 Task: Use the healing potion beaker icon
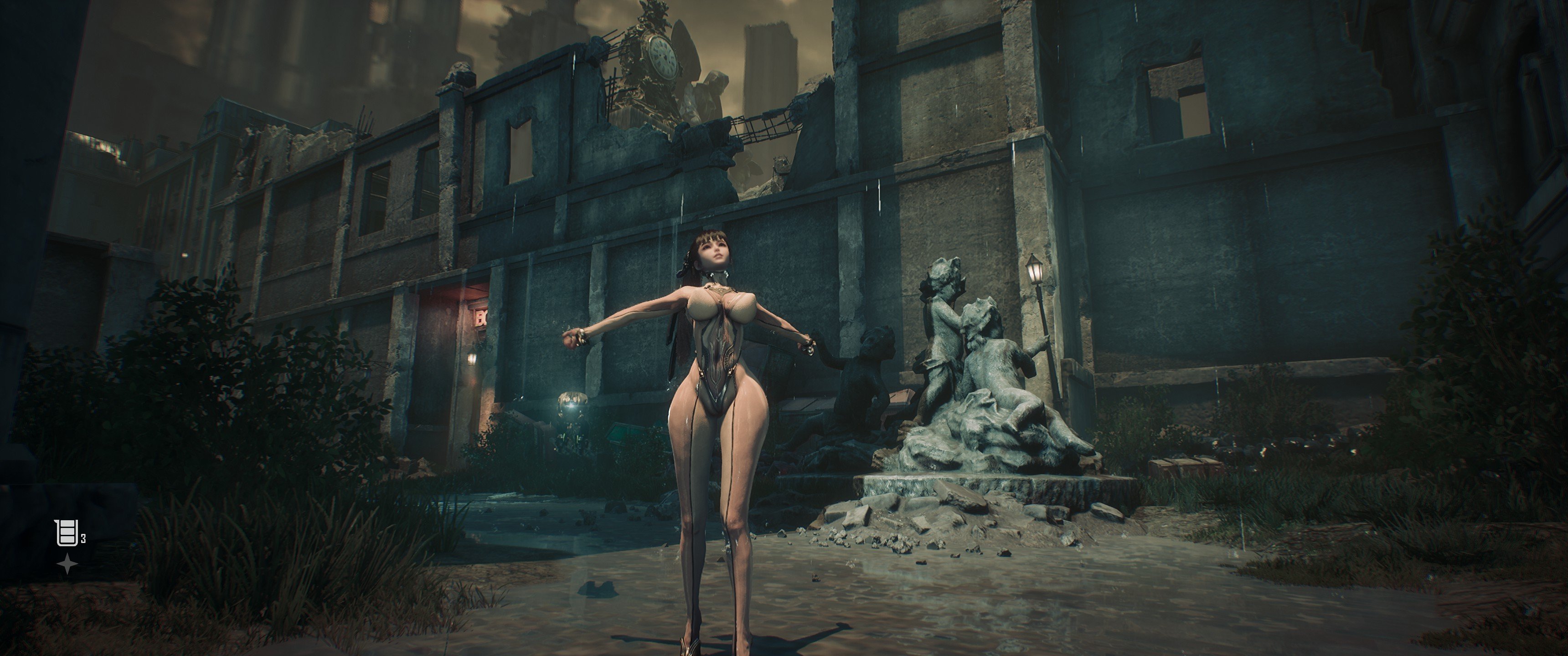pyautogui.click(x=65, y=534)
